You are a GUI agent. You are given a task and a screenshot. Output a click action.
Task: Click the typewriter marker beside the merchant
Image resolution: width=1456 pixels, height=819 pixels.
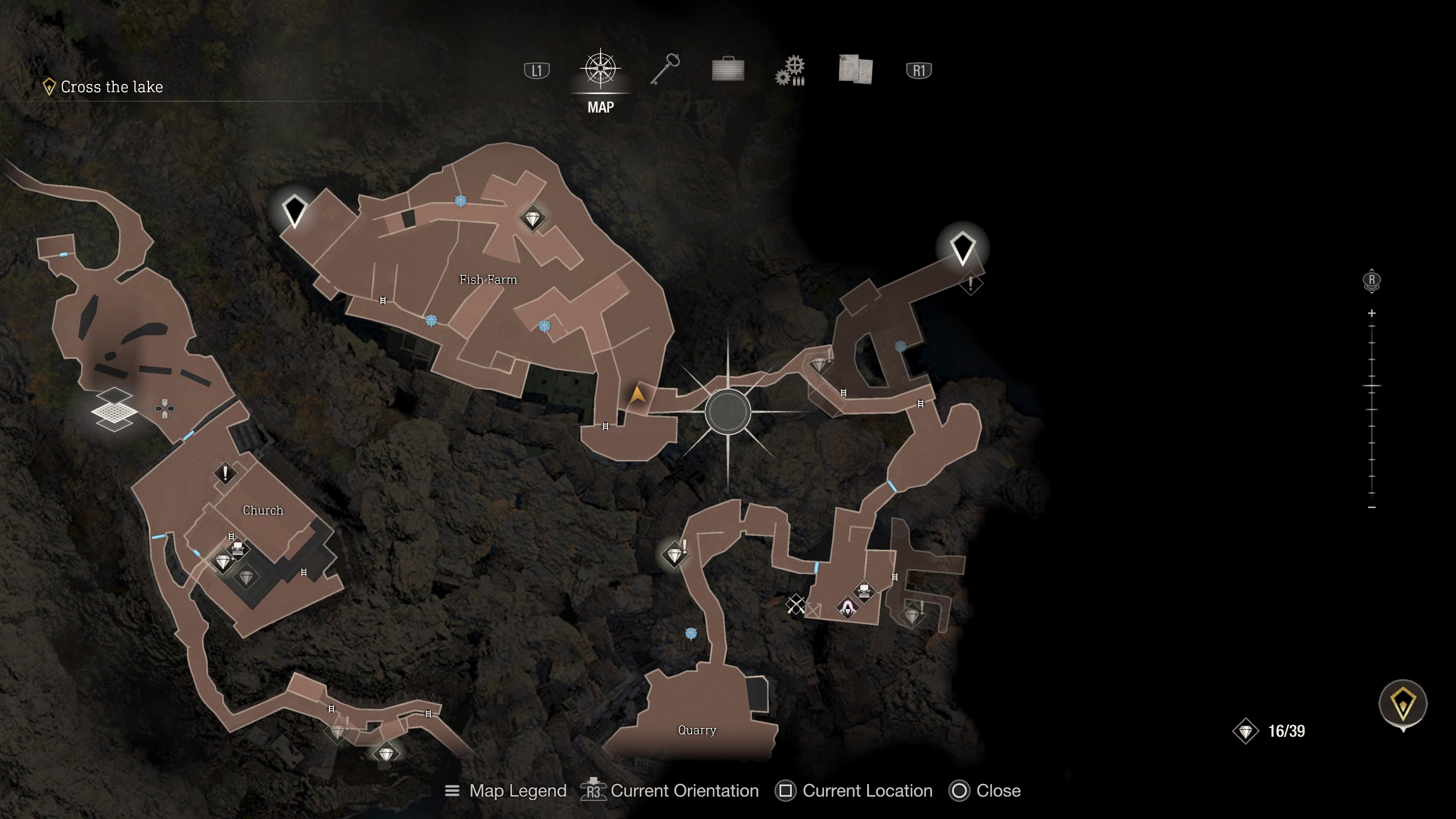[864, 591]
